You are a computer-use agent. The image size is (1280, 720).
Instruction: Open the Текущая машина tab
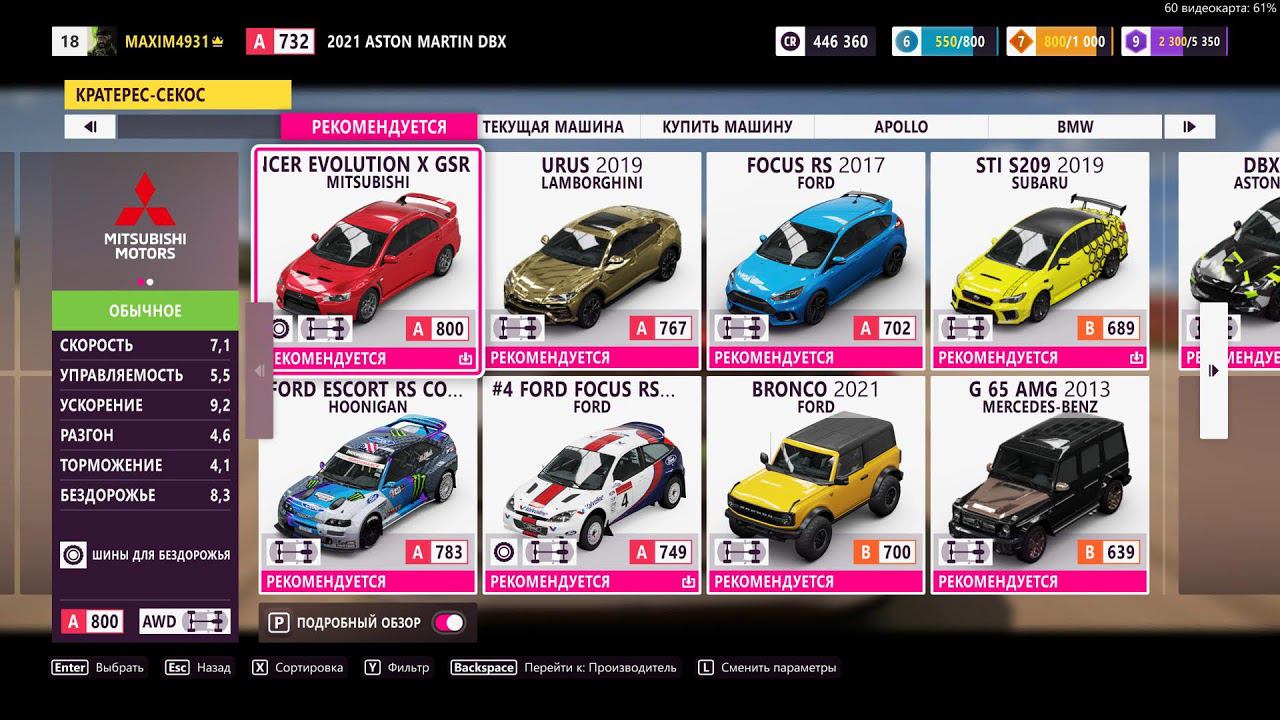pyautogui.click(x=553, y=127)
